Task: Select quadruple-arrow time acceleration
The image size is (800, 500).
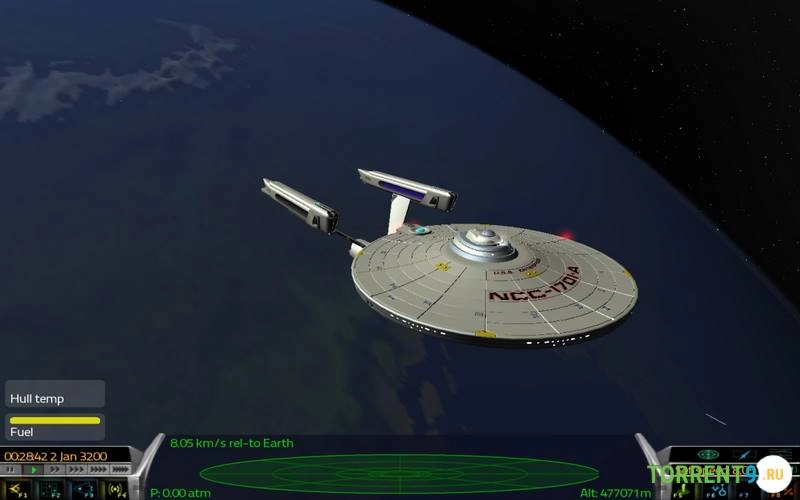Action: pos(99,469)
